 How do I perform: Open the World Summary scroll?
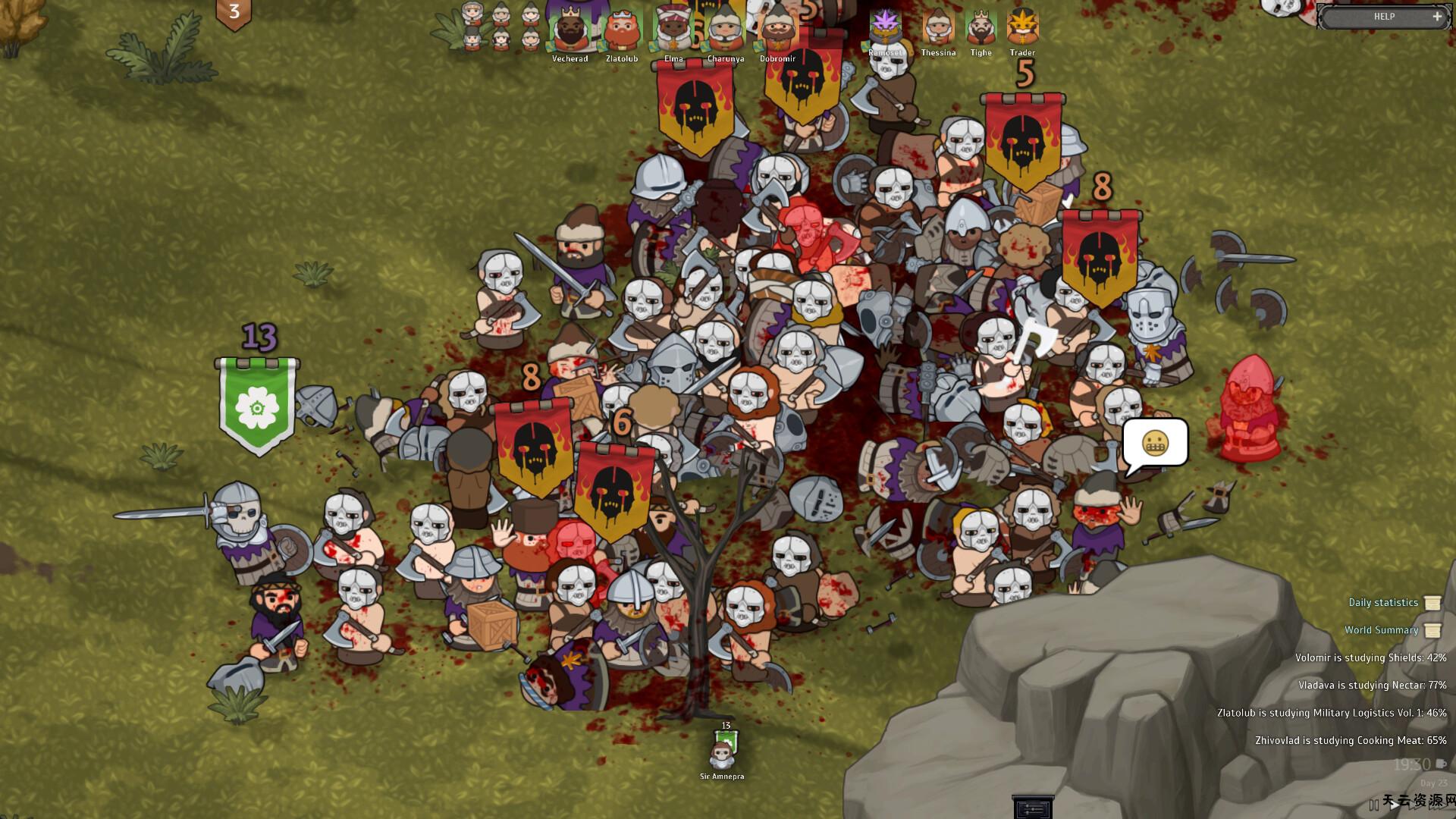pos(1382,630)
